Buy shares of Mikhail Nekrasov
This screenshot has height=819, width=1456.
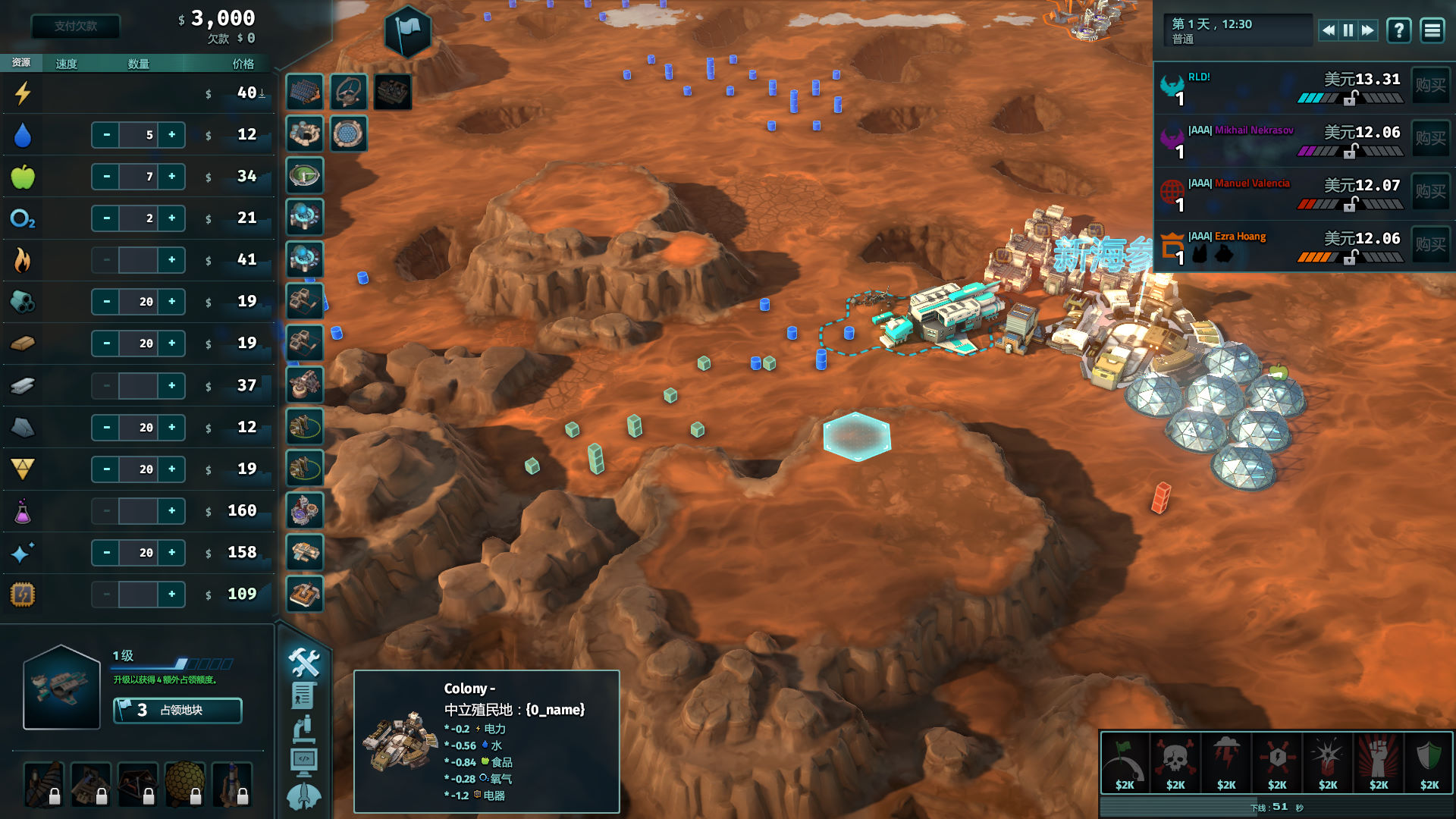1430,138
